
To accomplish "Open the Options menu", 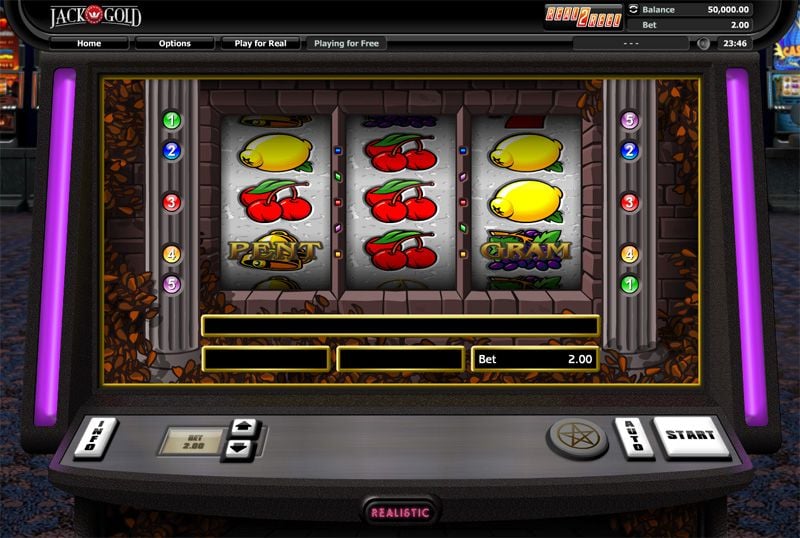I will coord(175,44).
